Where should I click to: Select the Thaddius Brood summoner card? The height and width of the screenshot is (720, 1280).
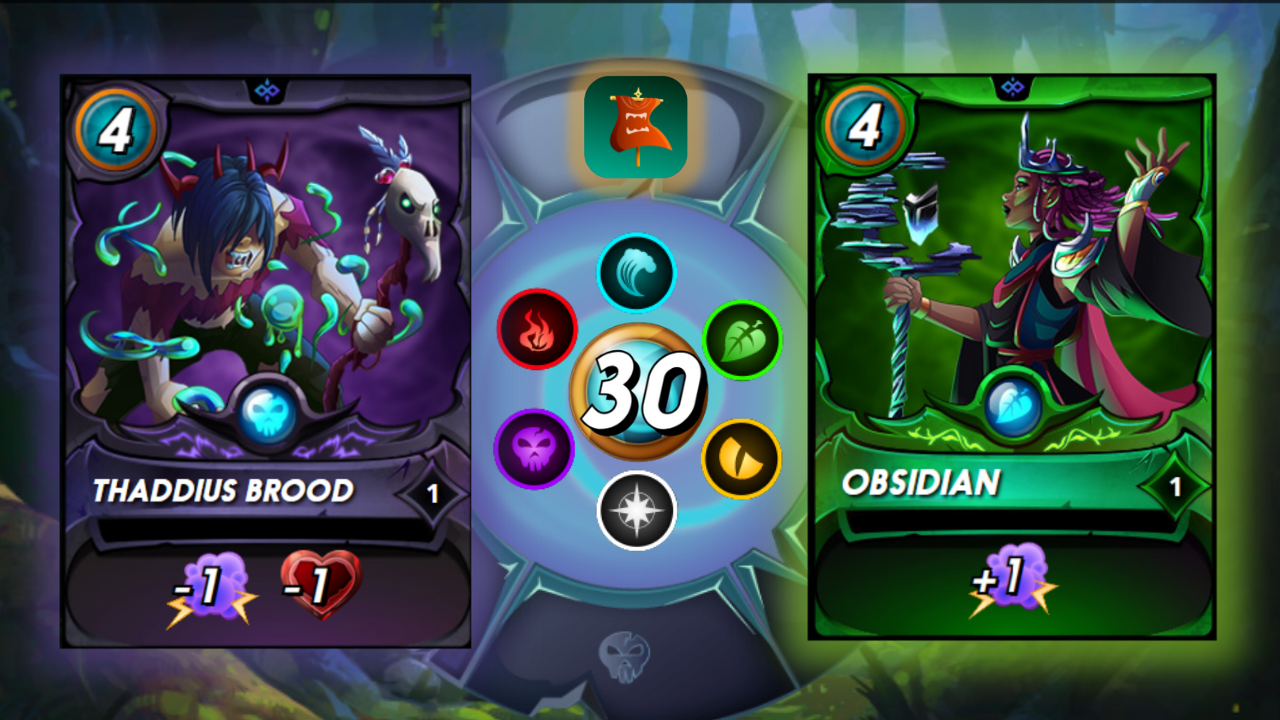266,360
